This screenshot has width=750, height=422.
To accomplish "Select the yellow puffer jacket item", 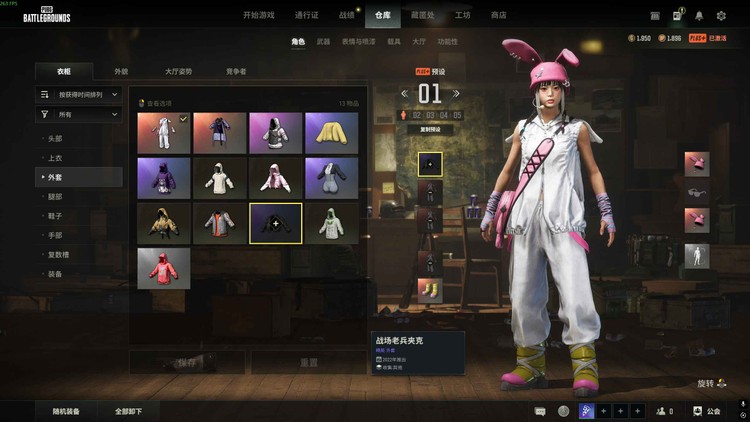I will coord(331,132).
